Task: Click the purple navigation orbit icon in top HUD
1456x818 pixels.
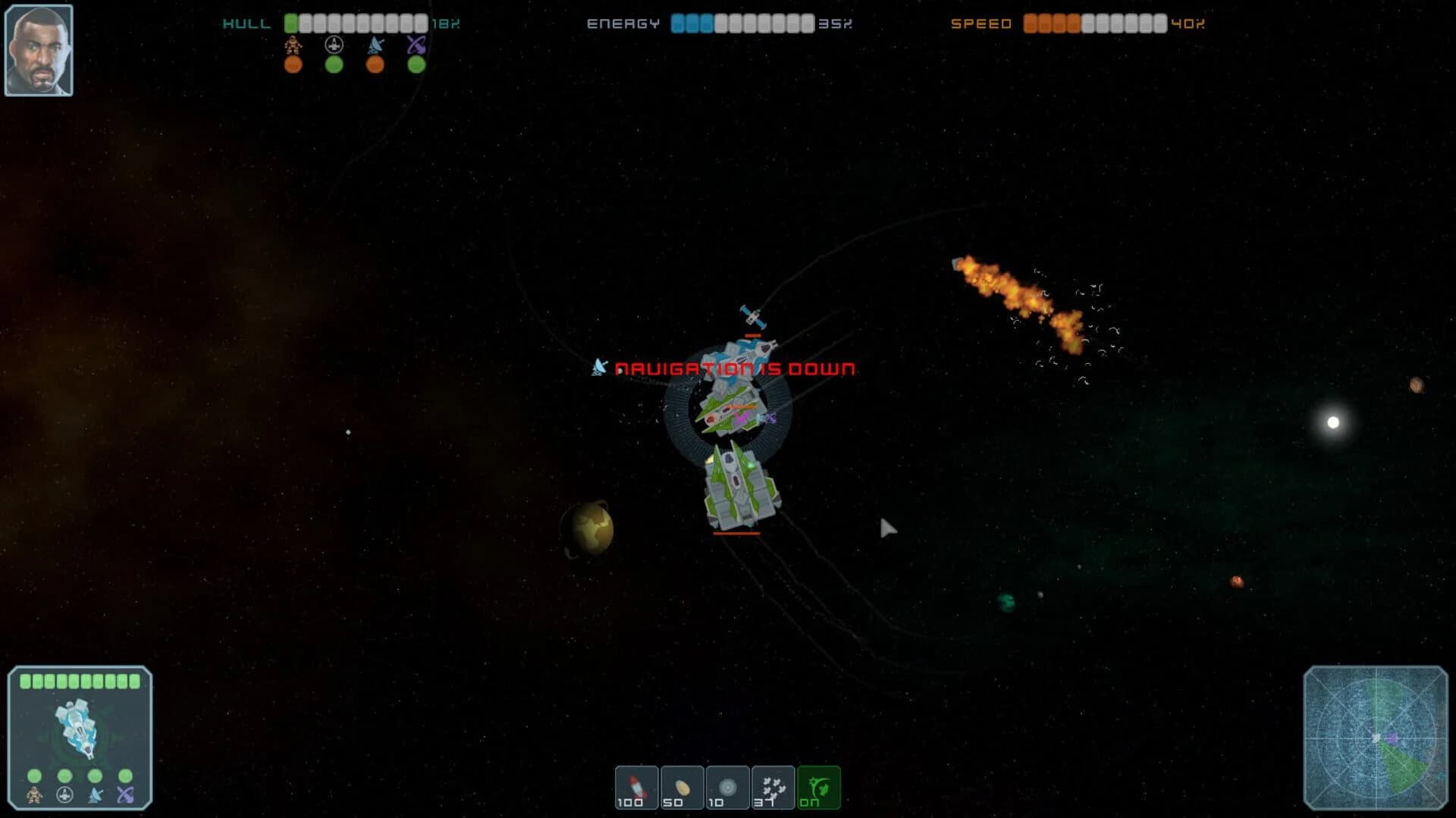Action: tap(415, 44)
